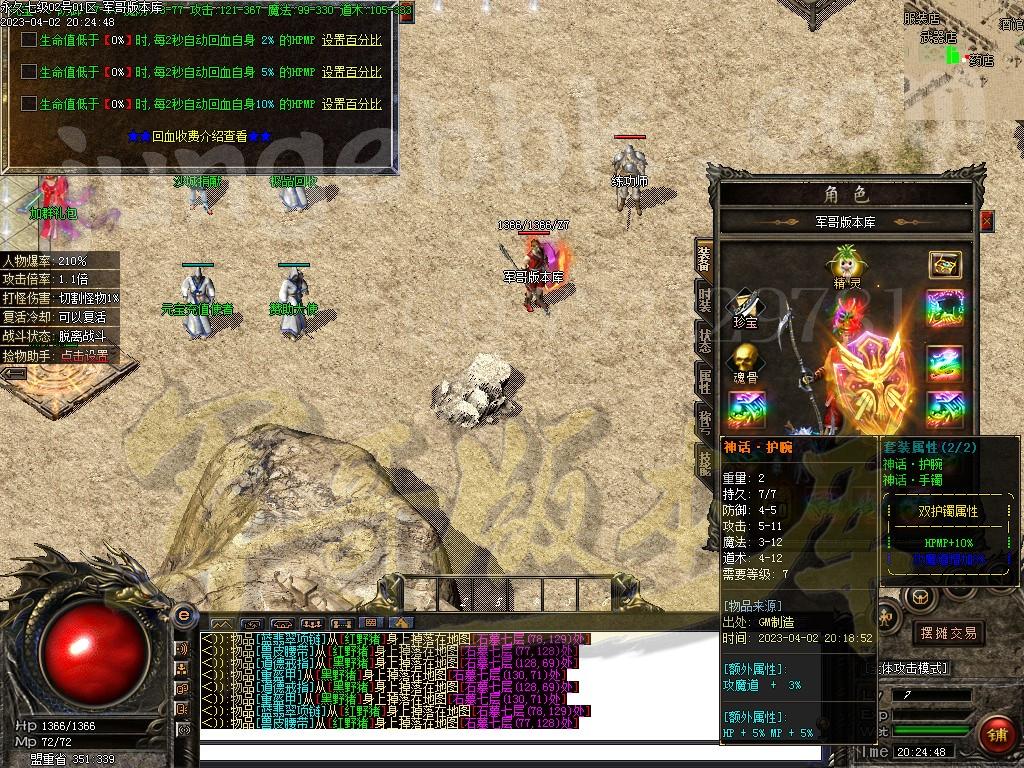Select the 魂骨 golden skull slot
Screen dimensions: 1024x768
click(x=745, y=360)
